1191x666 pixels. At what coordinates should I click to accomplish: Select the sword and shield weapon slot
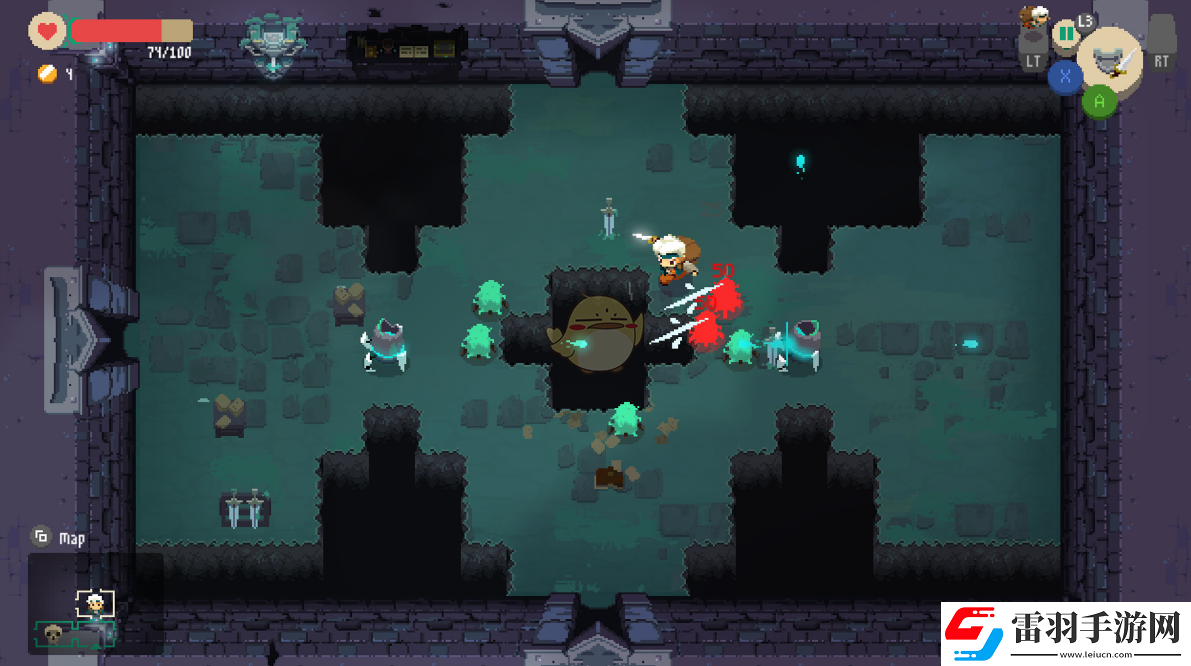[x=1111, y=59]
